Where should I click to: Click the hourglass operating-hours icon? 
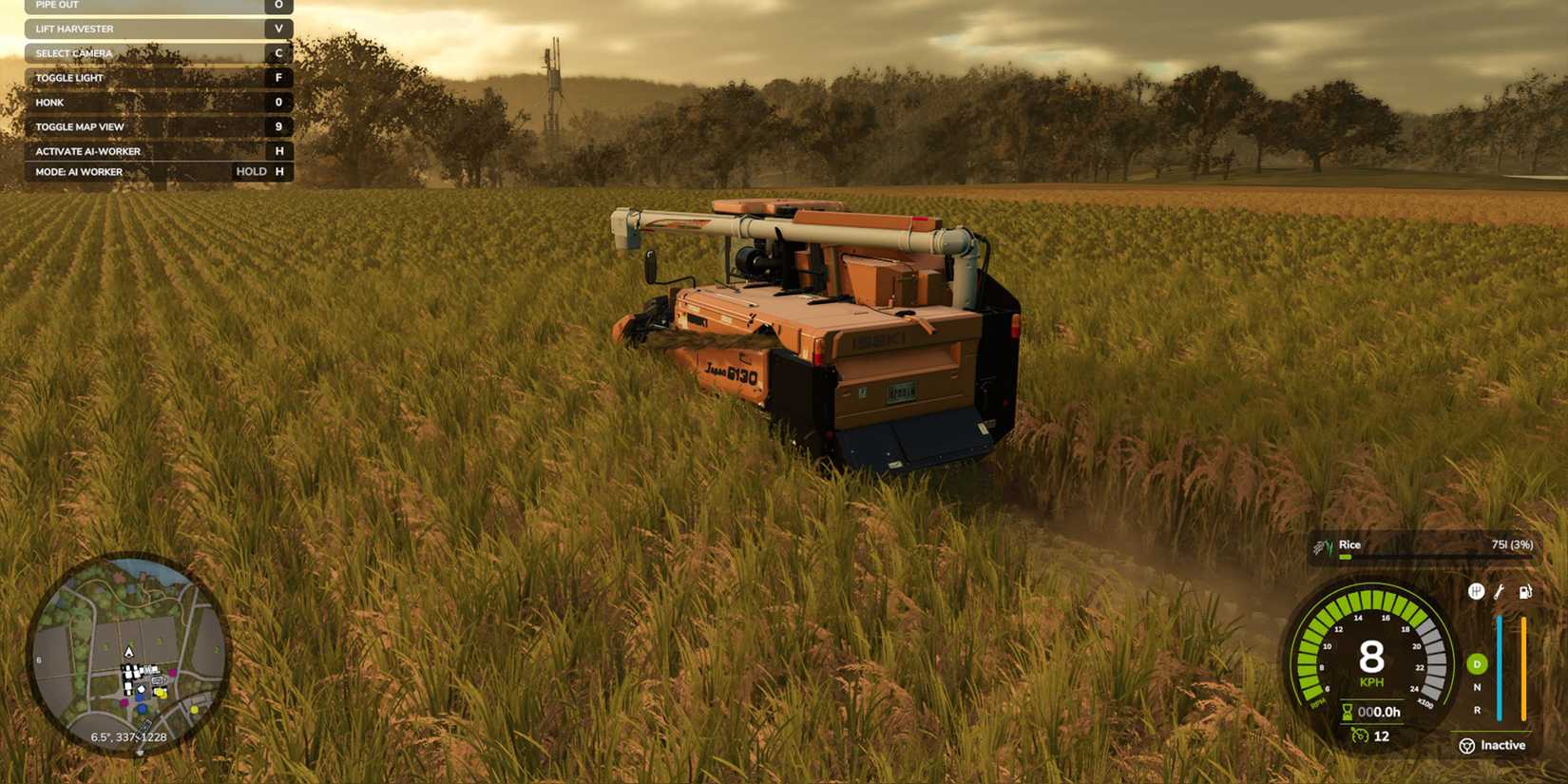point(1347,711)
